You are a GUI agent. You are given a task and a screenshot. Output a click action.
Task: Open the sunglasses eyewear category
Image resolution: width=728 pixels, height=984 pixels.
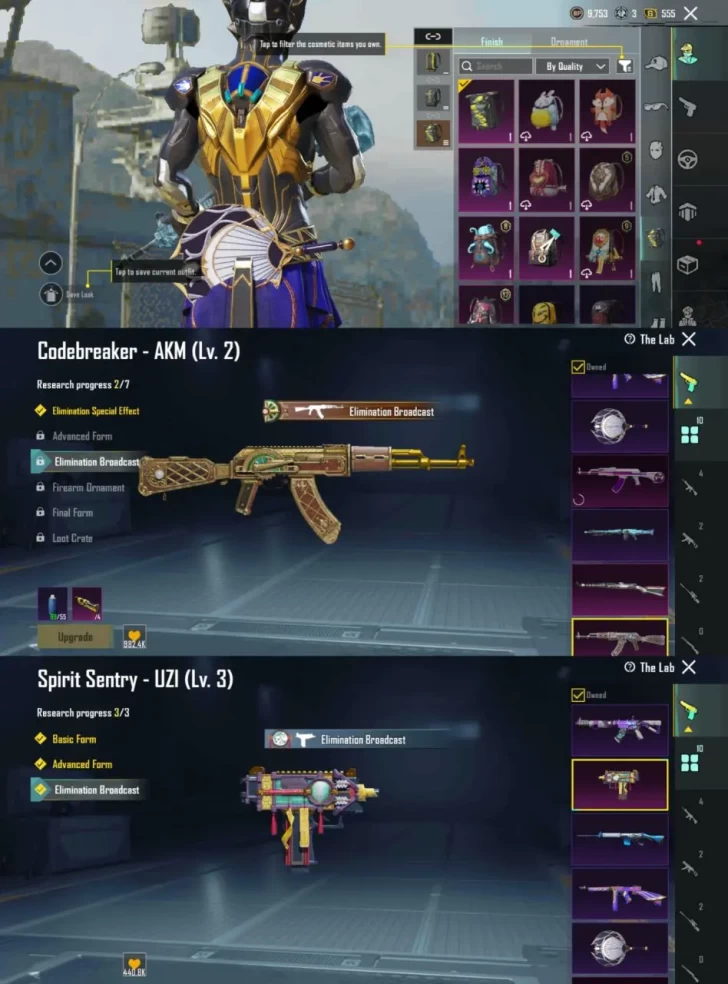656,106
